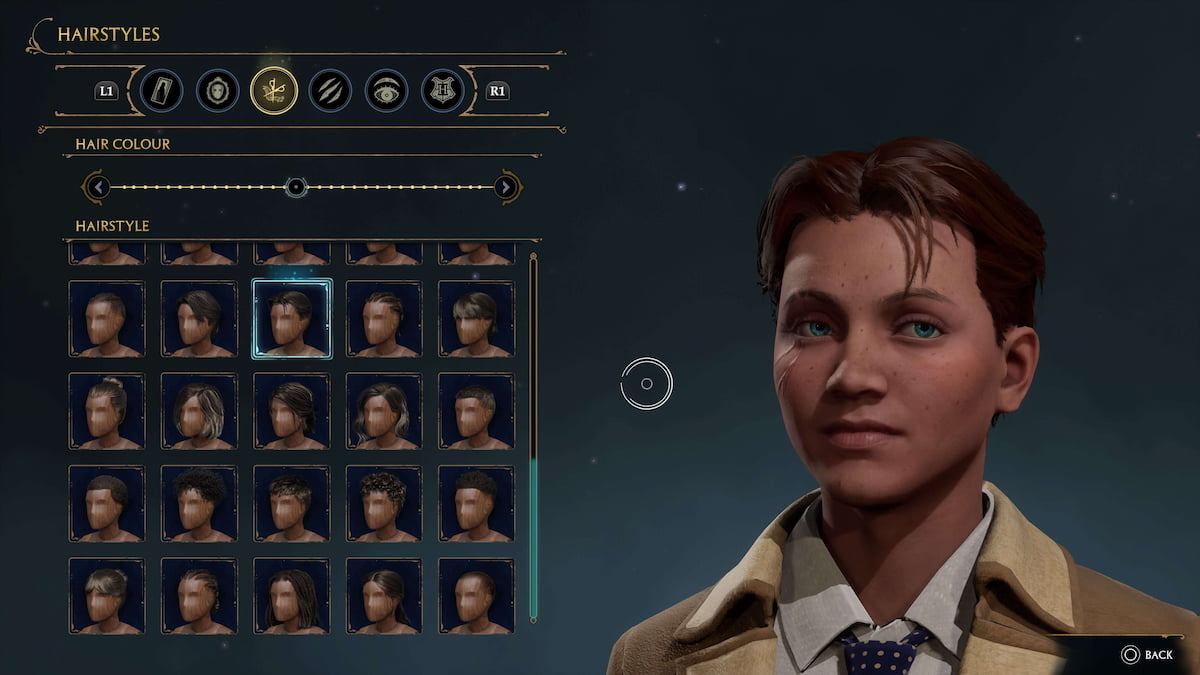Choose the long dreadlocks hairstyle
1200x675 pixels.
click(291, 596)
